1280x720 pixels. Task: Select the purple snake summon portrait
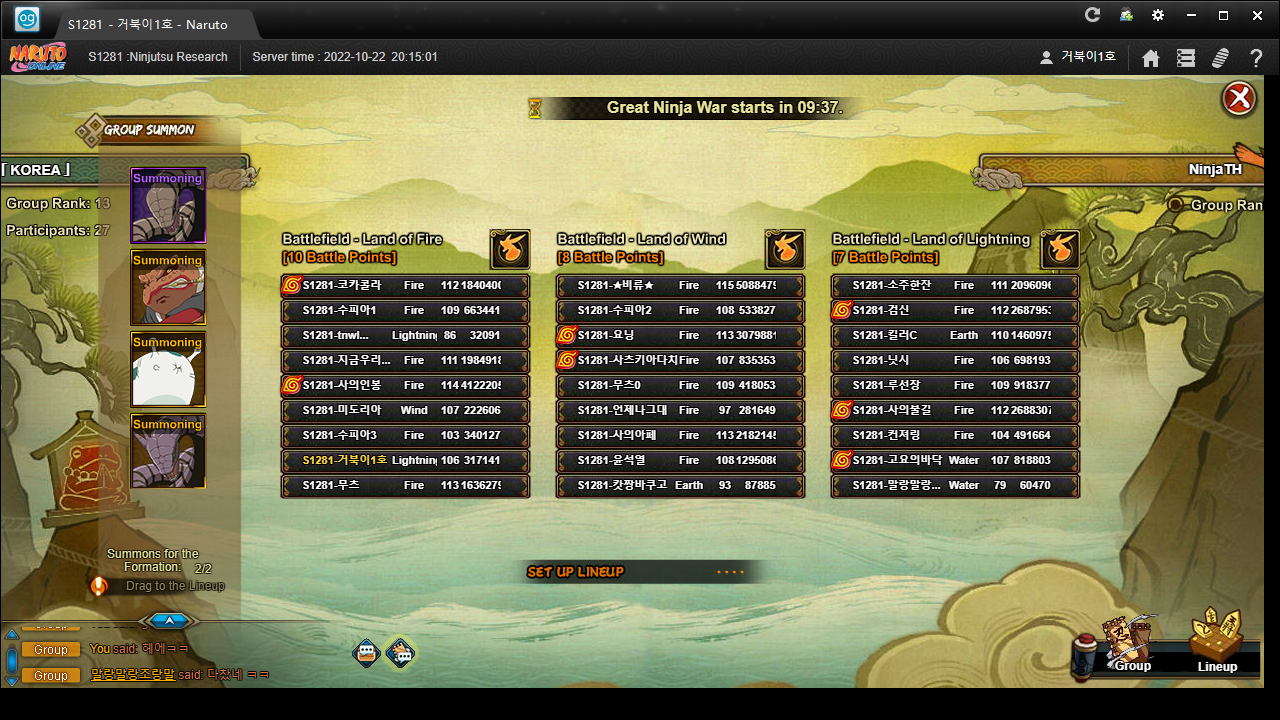(x=168, y=206)
